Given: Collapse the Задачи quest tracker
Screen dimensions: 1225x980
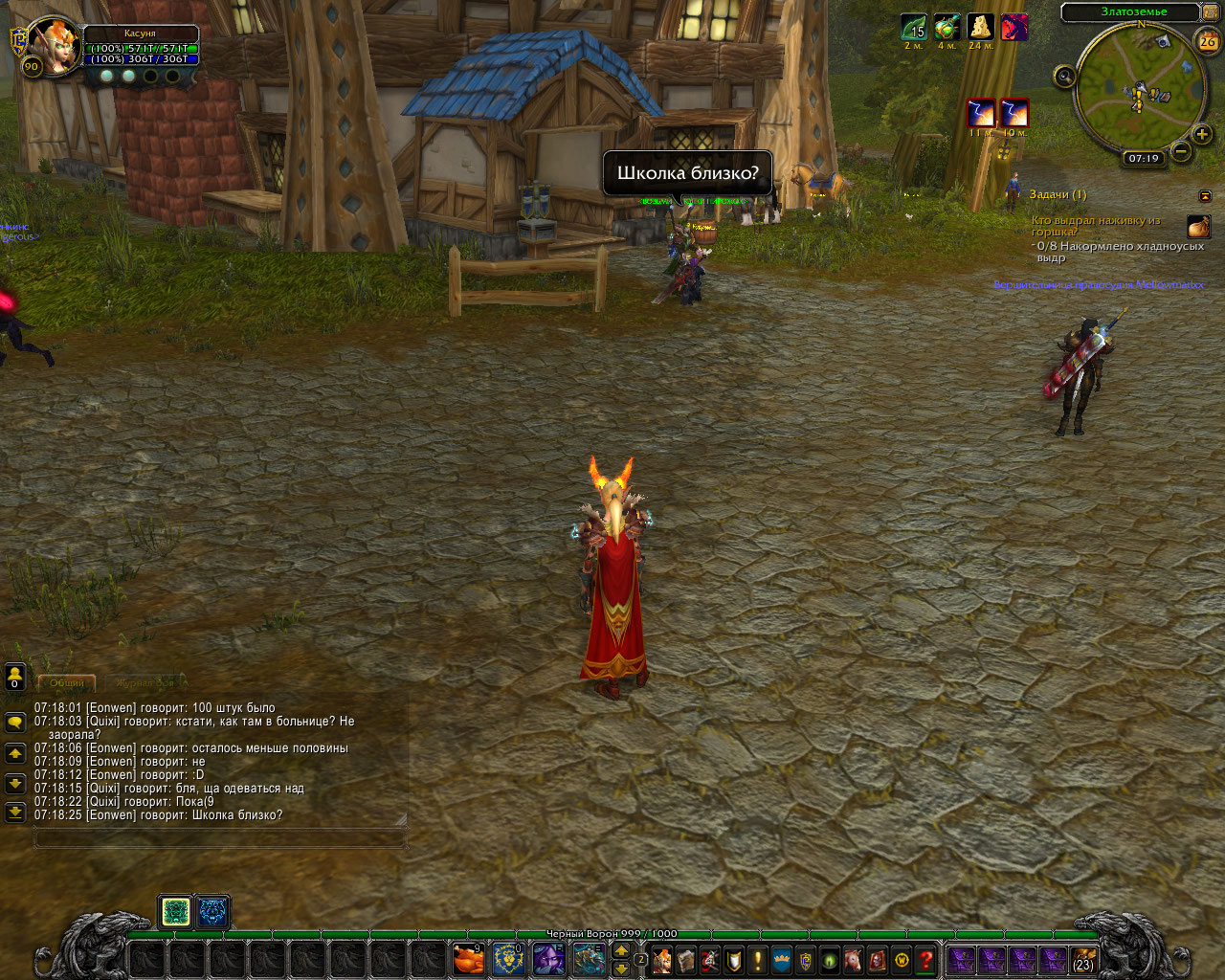Looking at the screenshot, I should (1205, 195).
